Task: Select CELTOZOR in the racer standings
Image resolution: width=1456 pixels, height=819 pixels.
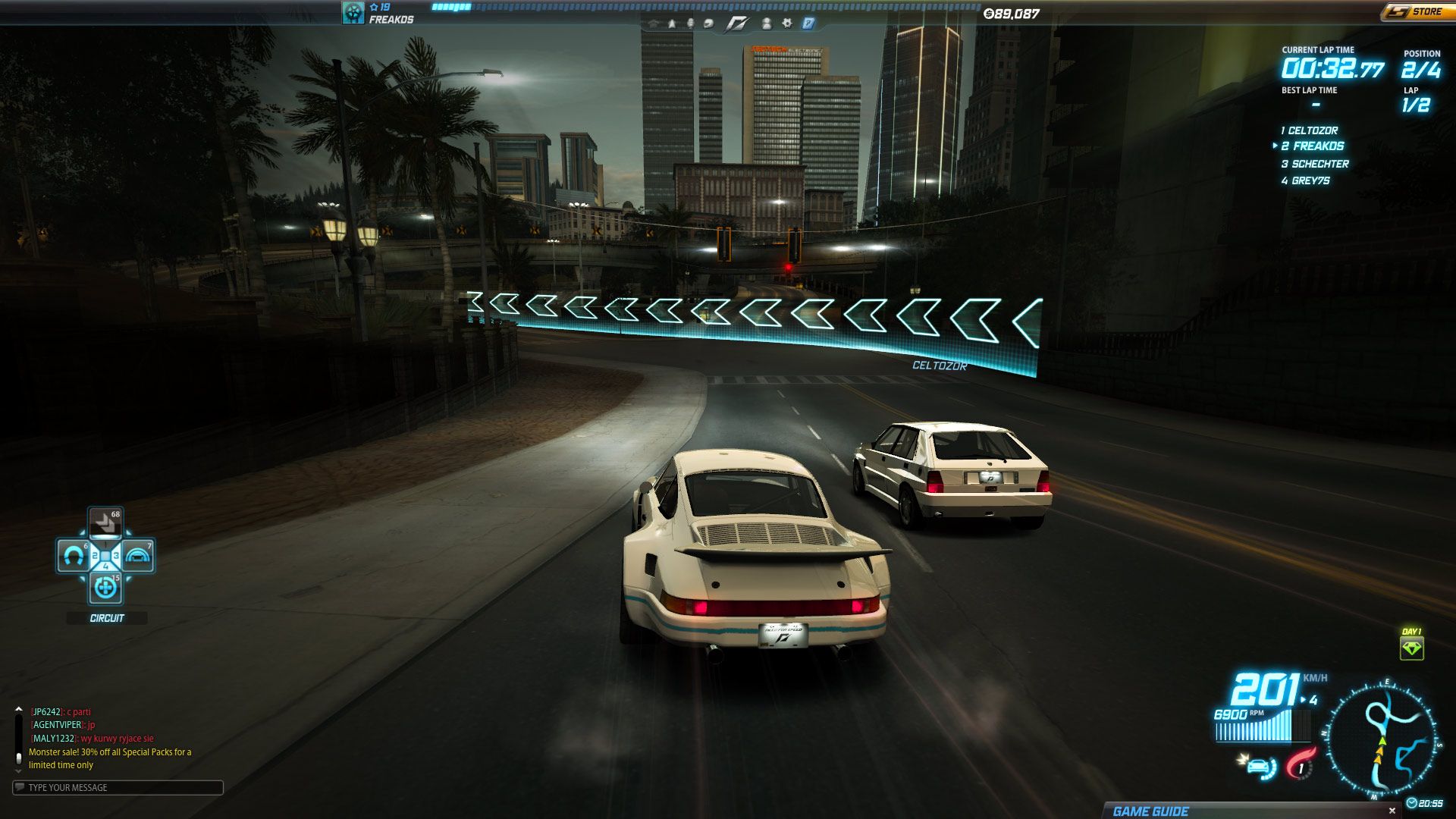Action: tap(1312, 130)
